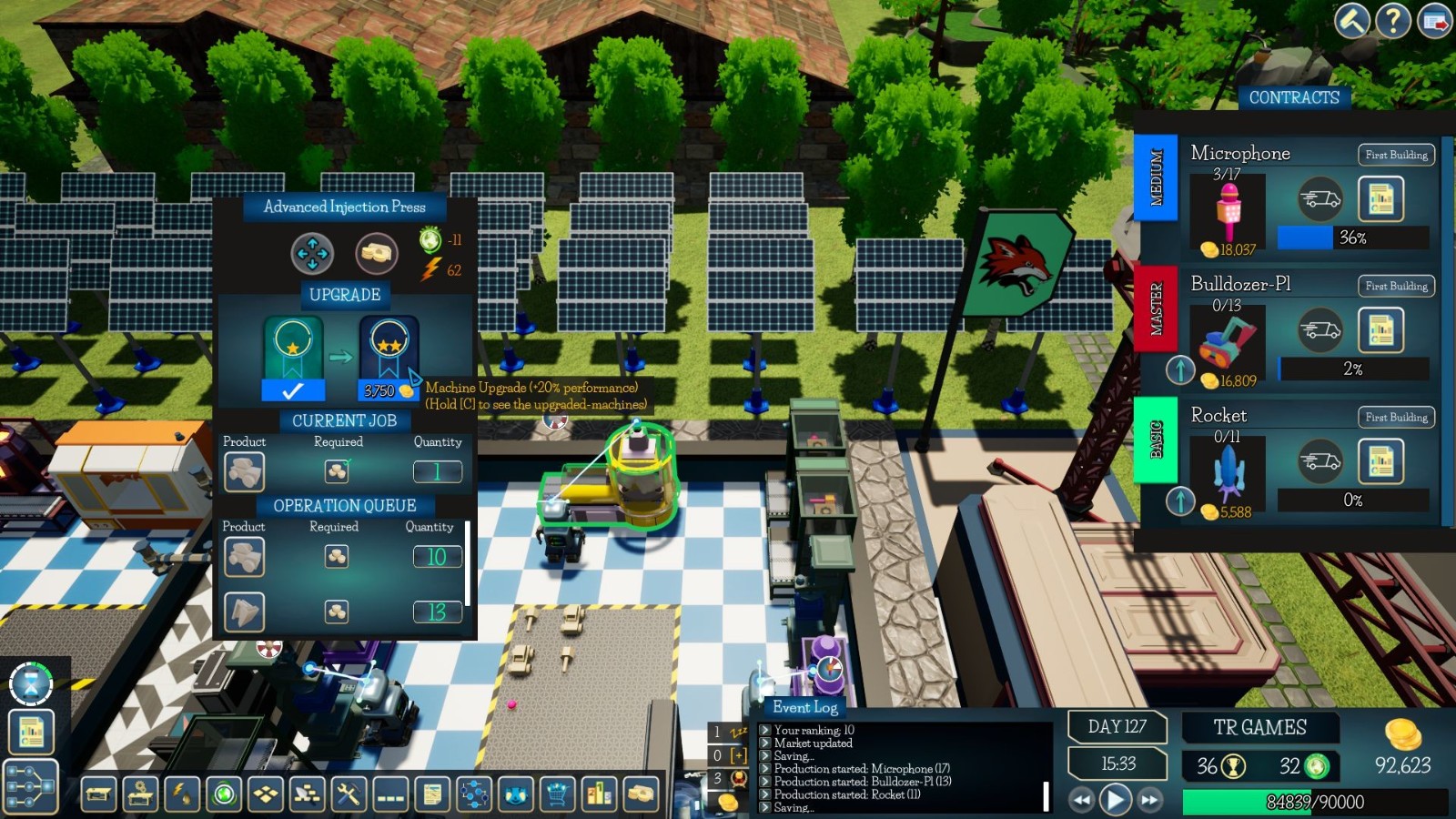Switch to the MASTER contracts tab
This screenshot has width=1456, height=819.
click(1158, 308)
